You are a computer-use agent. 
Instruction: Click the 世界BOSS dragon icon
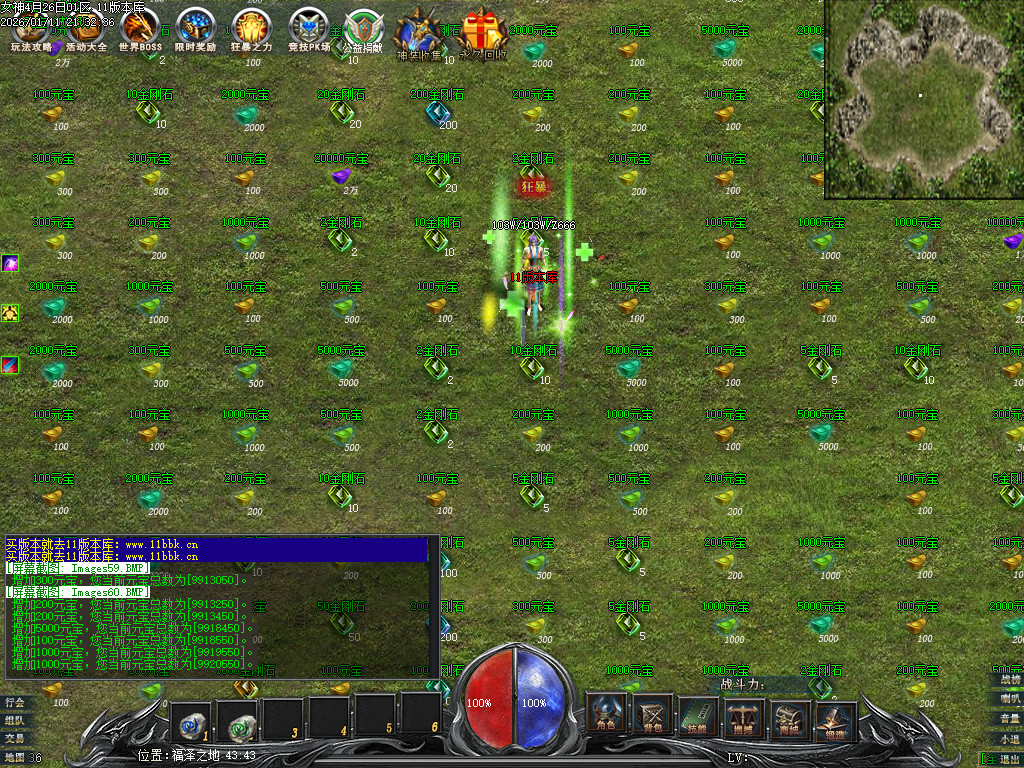(140, 30)
